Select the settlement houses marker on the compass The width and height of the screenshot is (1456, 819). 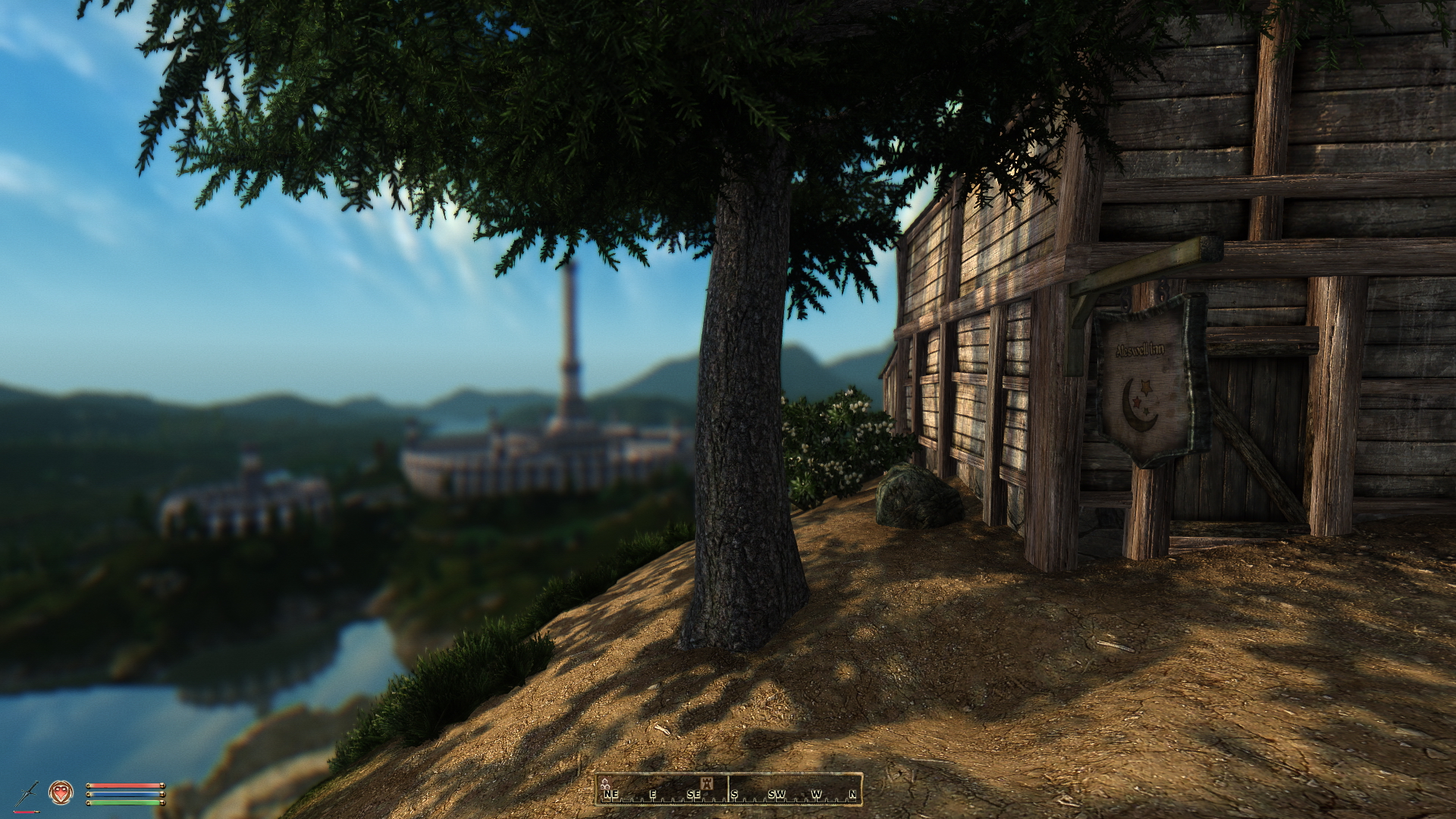point(604,783)
